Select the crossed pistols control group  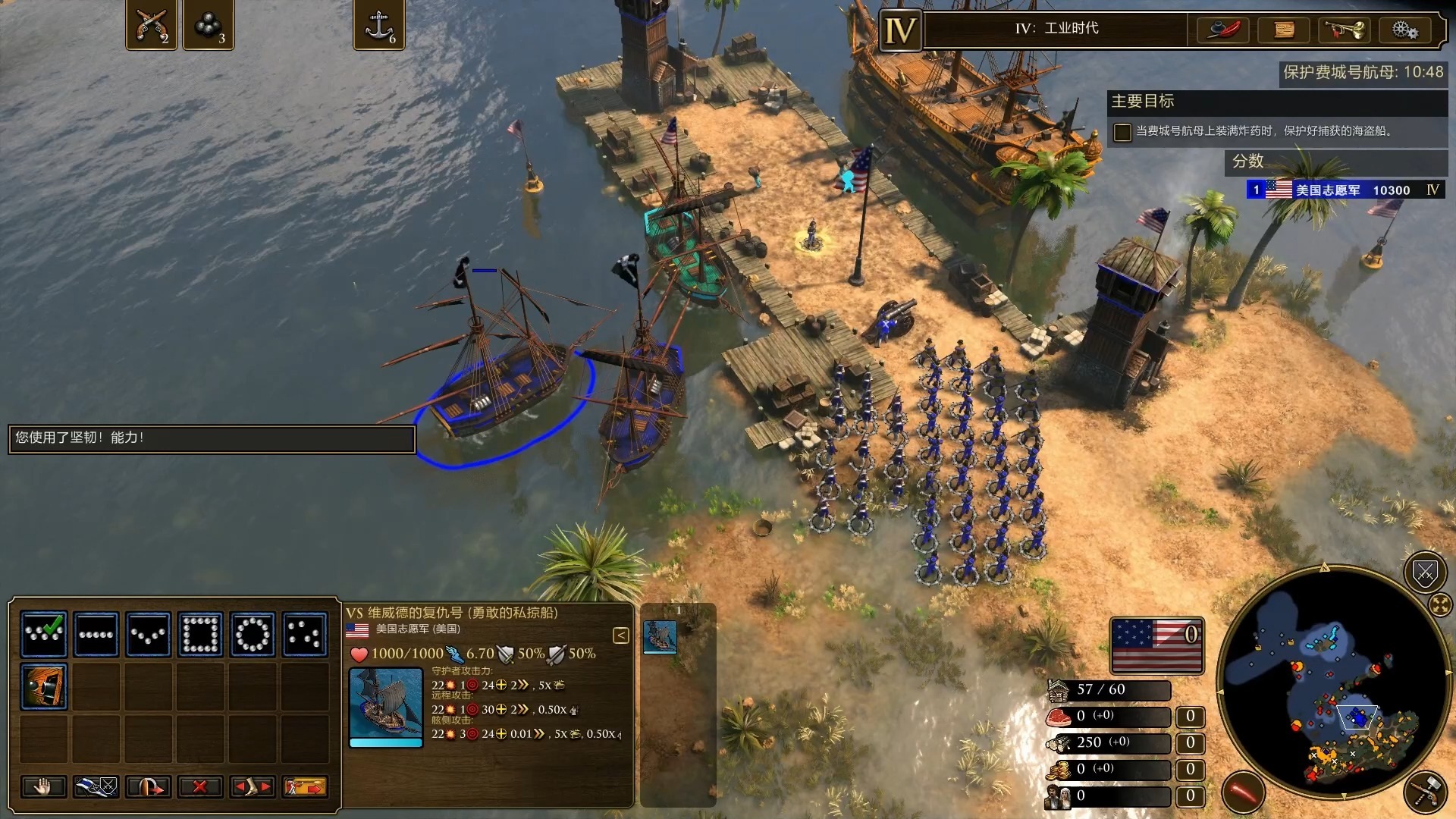(151, 25)
